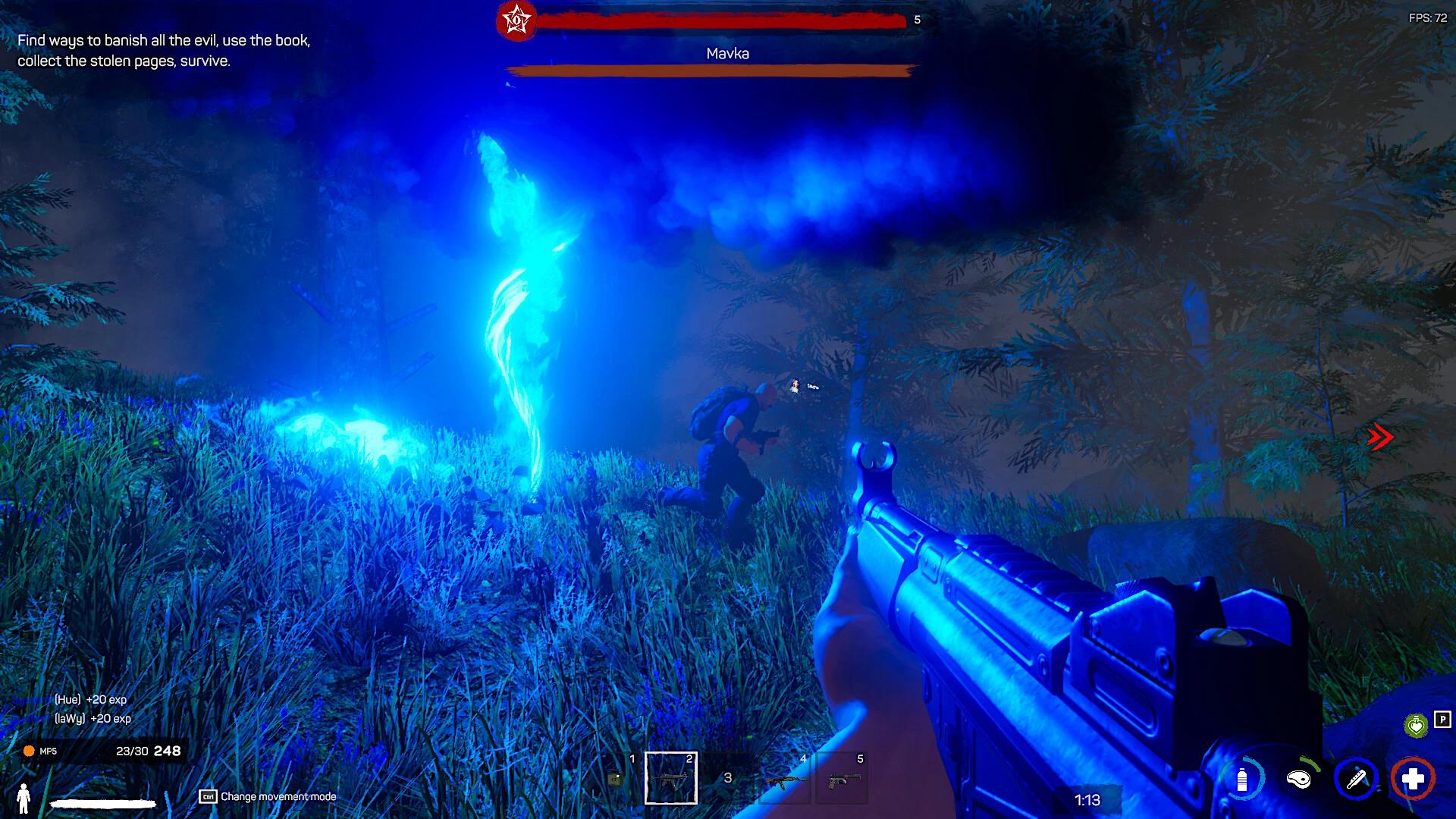
Task: Click the orange ammo dot beside MP5
Action: click(27, 751)
